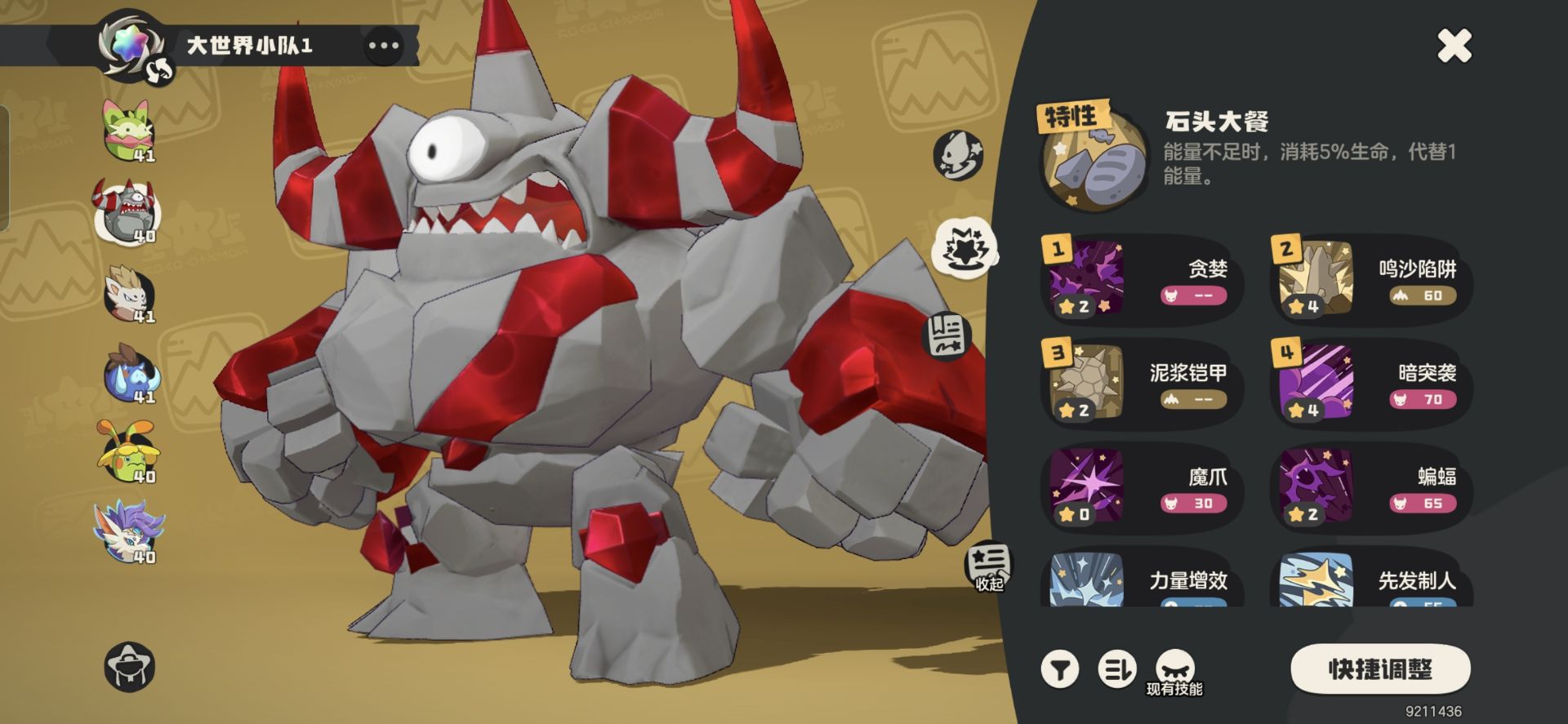Choose the 暗突袭 skill in slot 4
This screenshot has height=724, width=1568.
click(x=1372, y=385)
